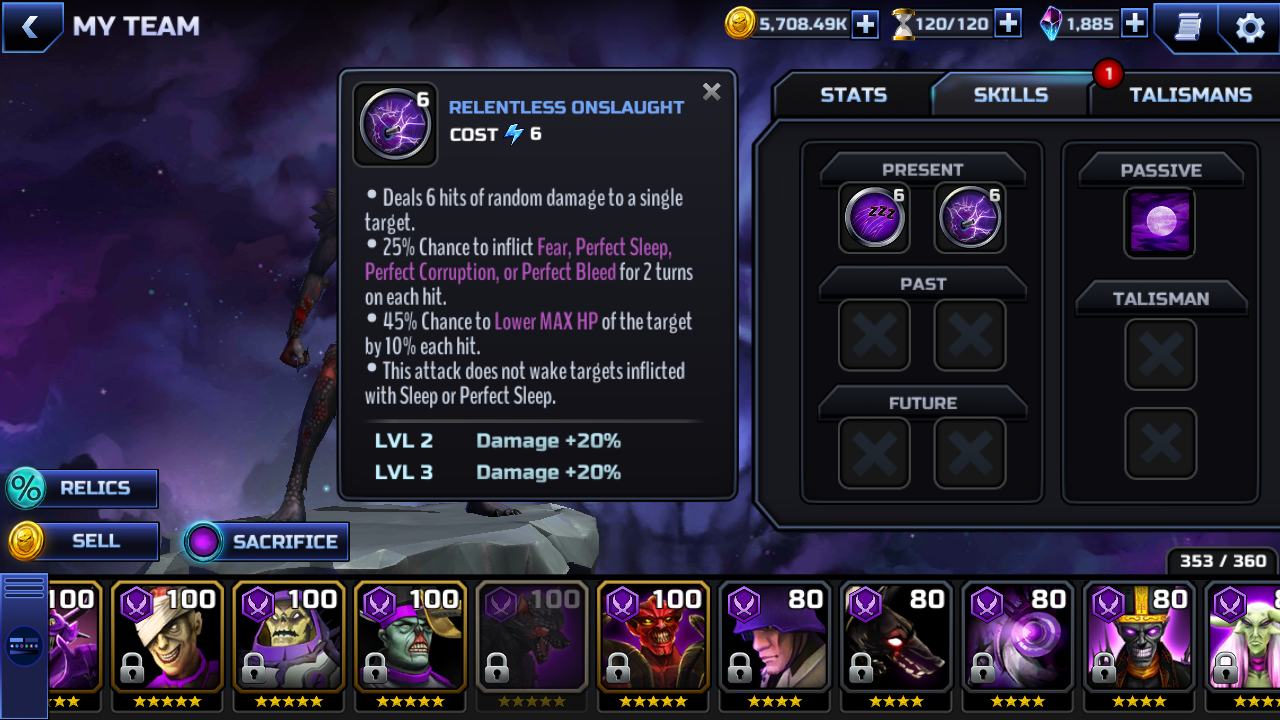
Task: Open the Talismans tab
Action: coord(1190,95)
